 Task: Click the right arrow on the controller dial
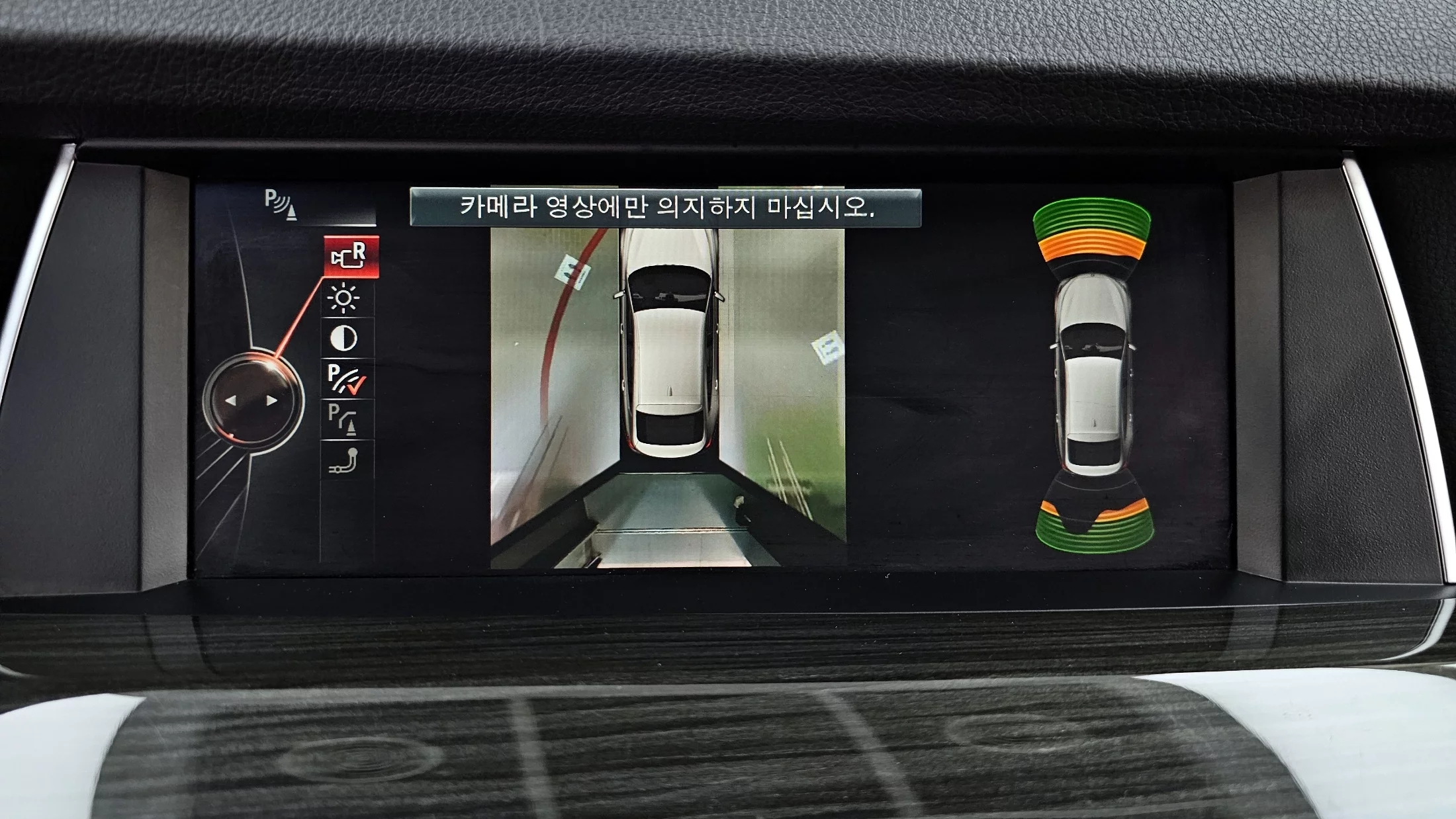tap(271, 401)
